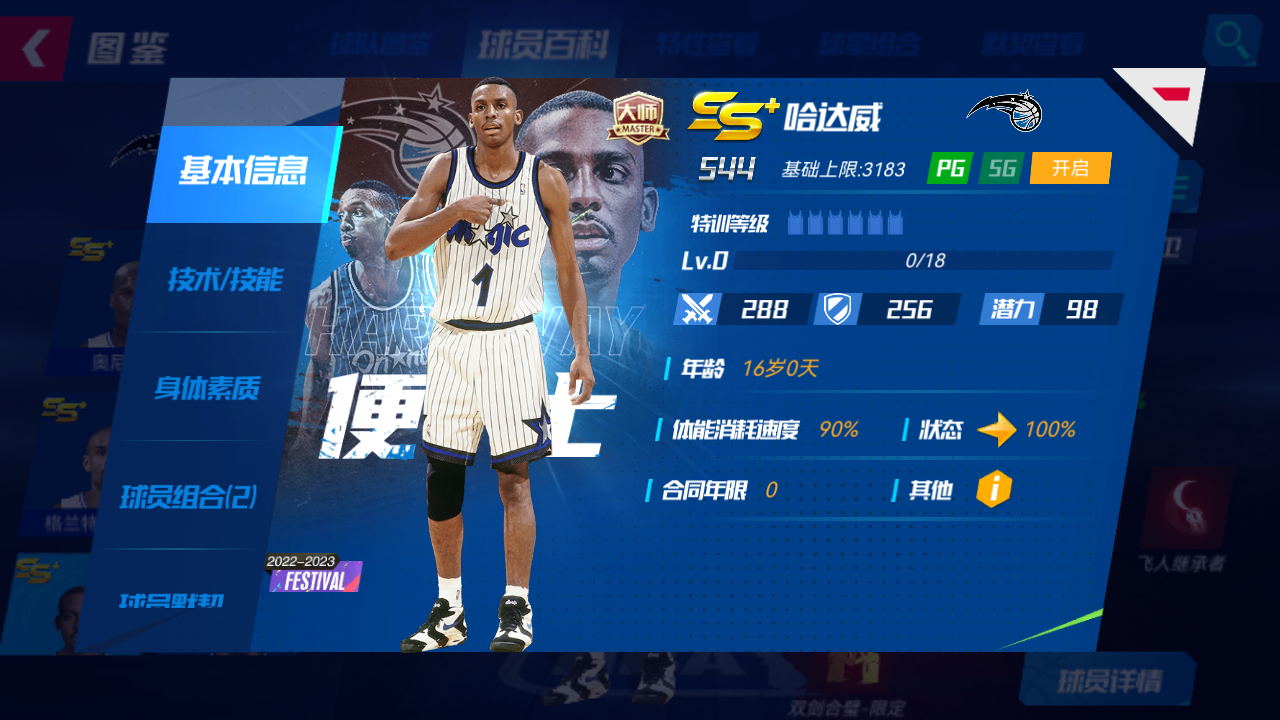Open the 球员详情 button

(x=1109, y=681)
